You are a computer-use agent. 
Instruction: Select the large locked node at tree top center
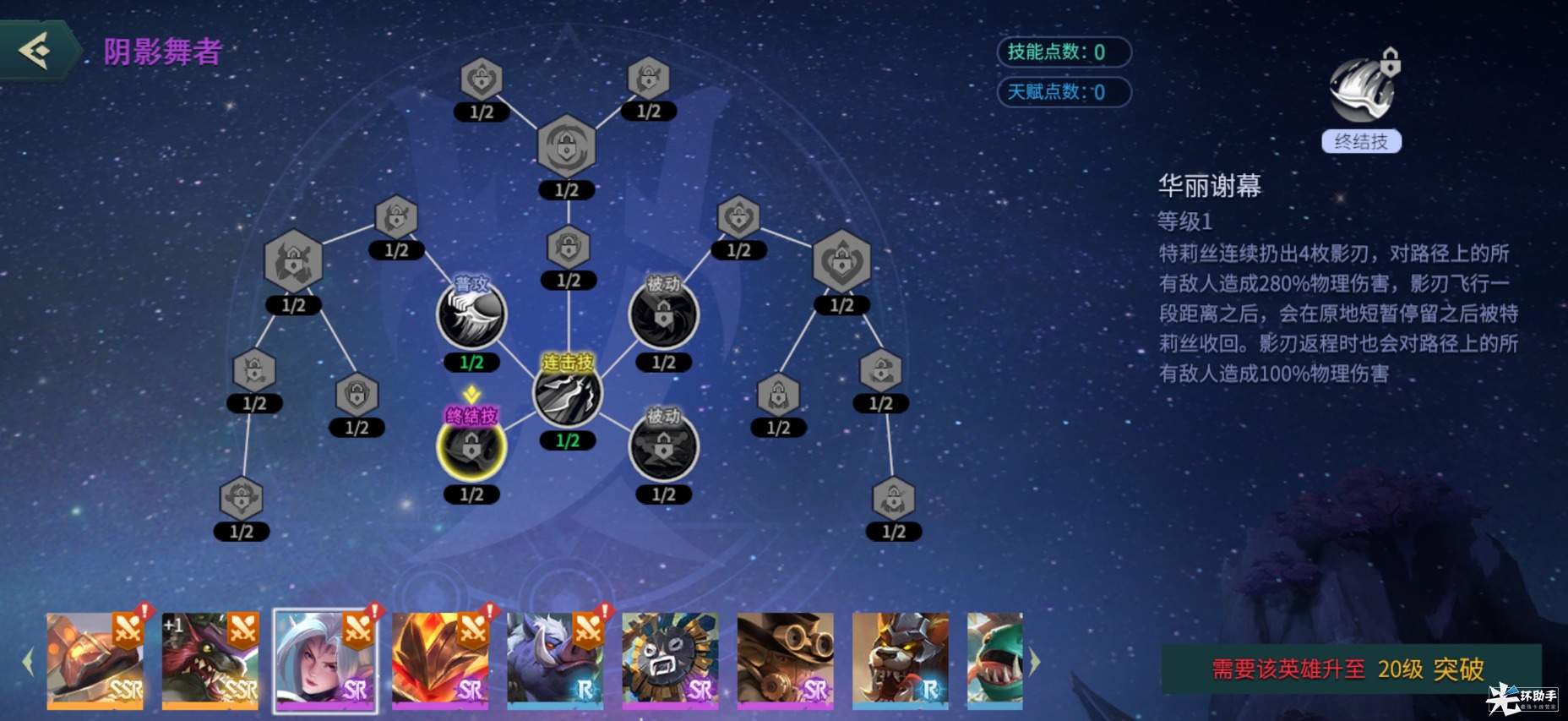pyautogui.click(x=567, y=147)
